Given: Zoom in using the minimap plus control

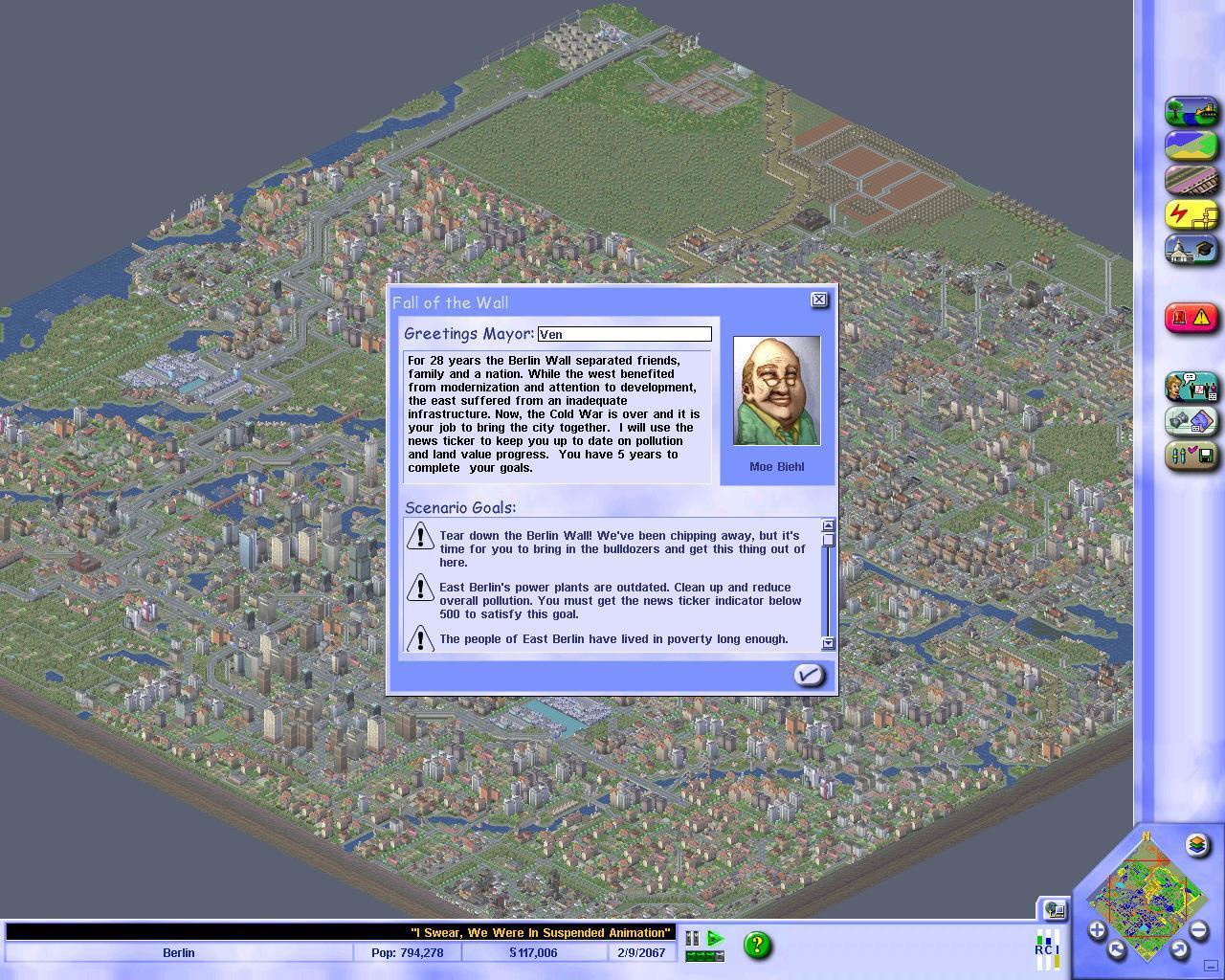Looking at the screenshot, I should click(1099, 928).
